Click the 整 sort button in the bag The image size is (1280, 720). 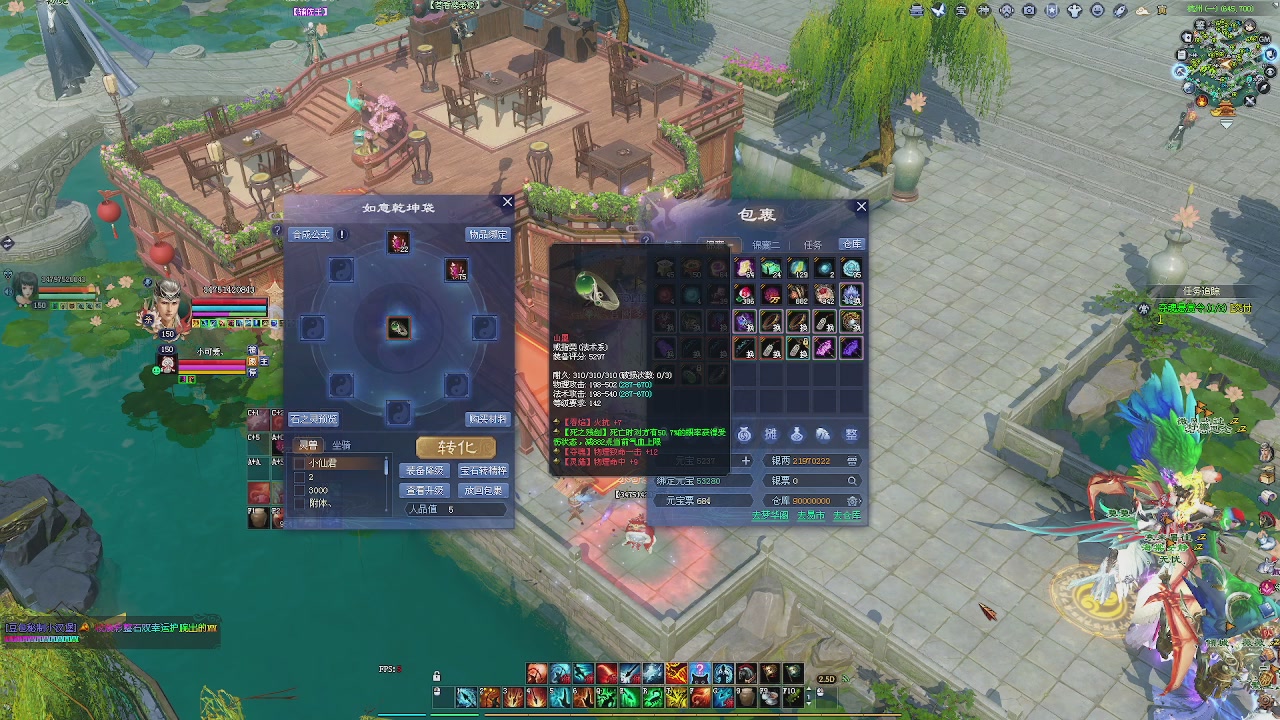(x=851, y=435)
